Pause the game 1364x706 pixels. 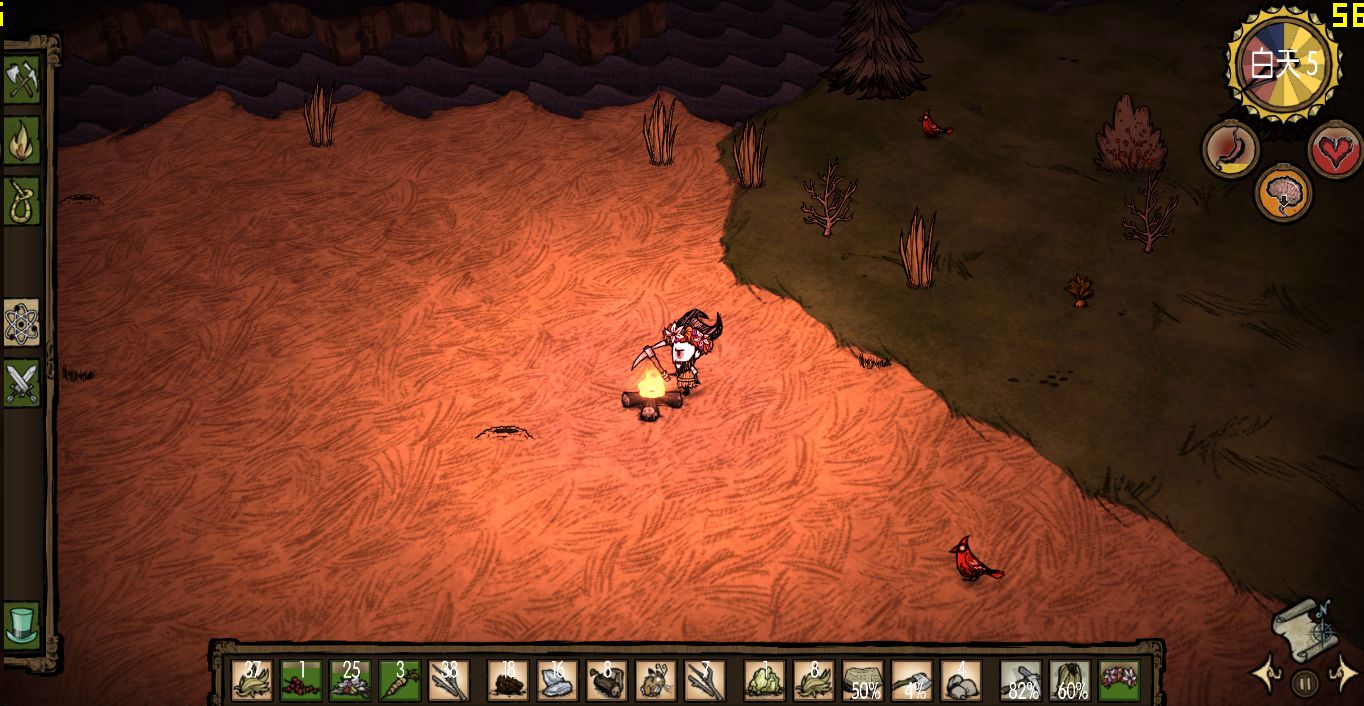tap(1304, 684)
